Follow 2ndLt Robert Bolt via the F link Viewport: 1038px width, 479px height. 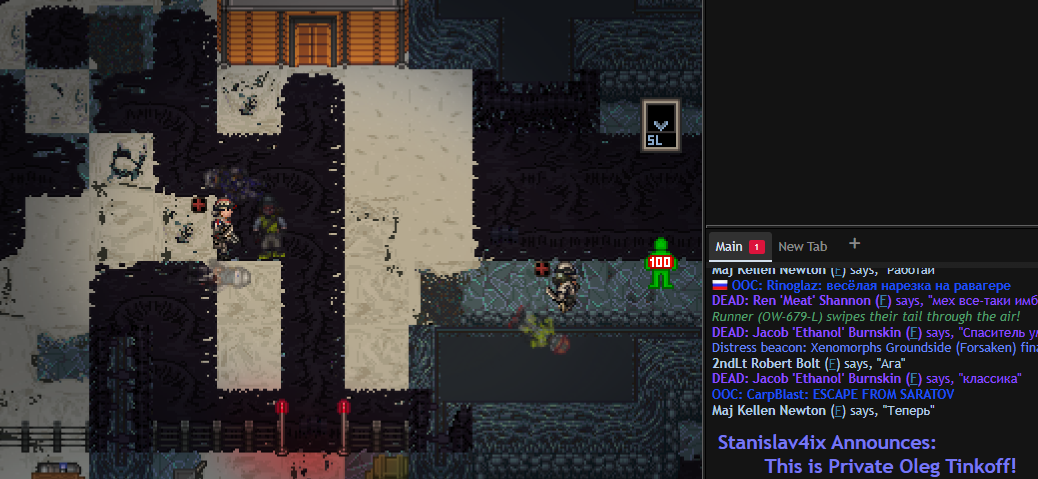832,363
